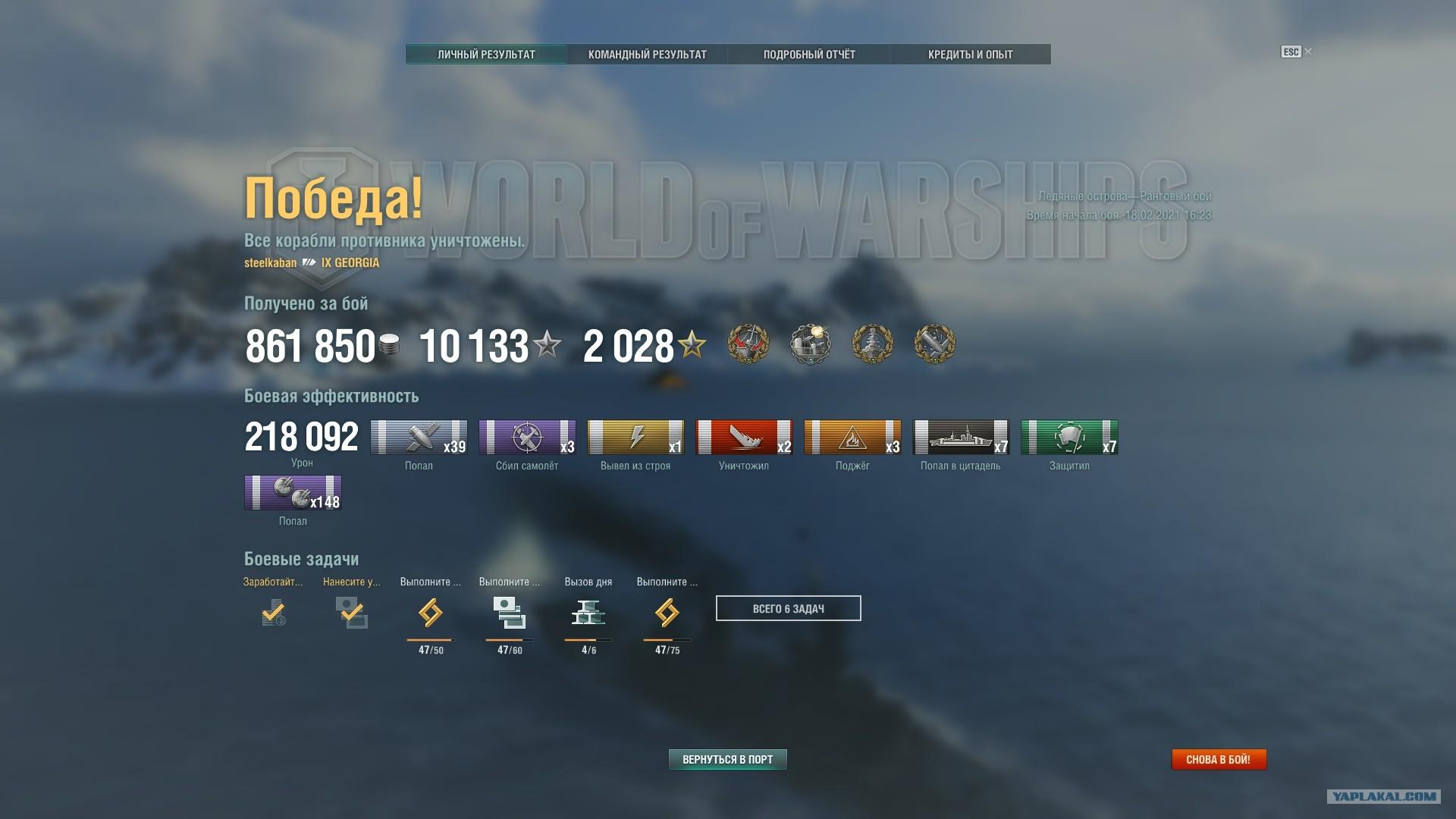Open the mission showing 47/60 progress
This screenshot has width=1456, height=819.
(x=510, y=612)
